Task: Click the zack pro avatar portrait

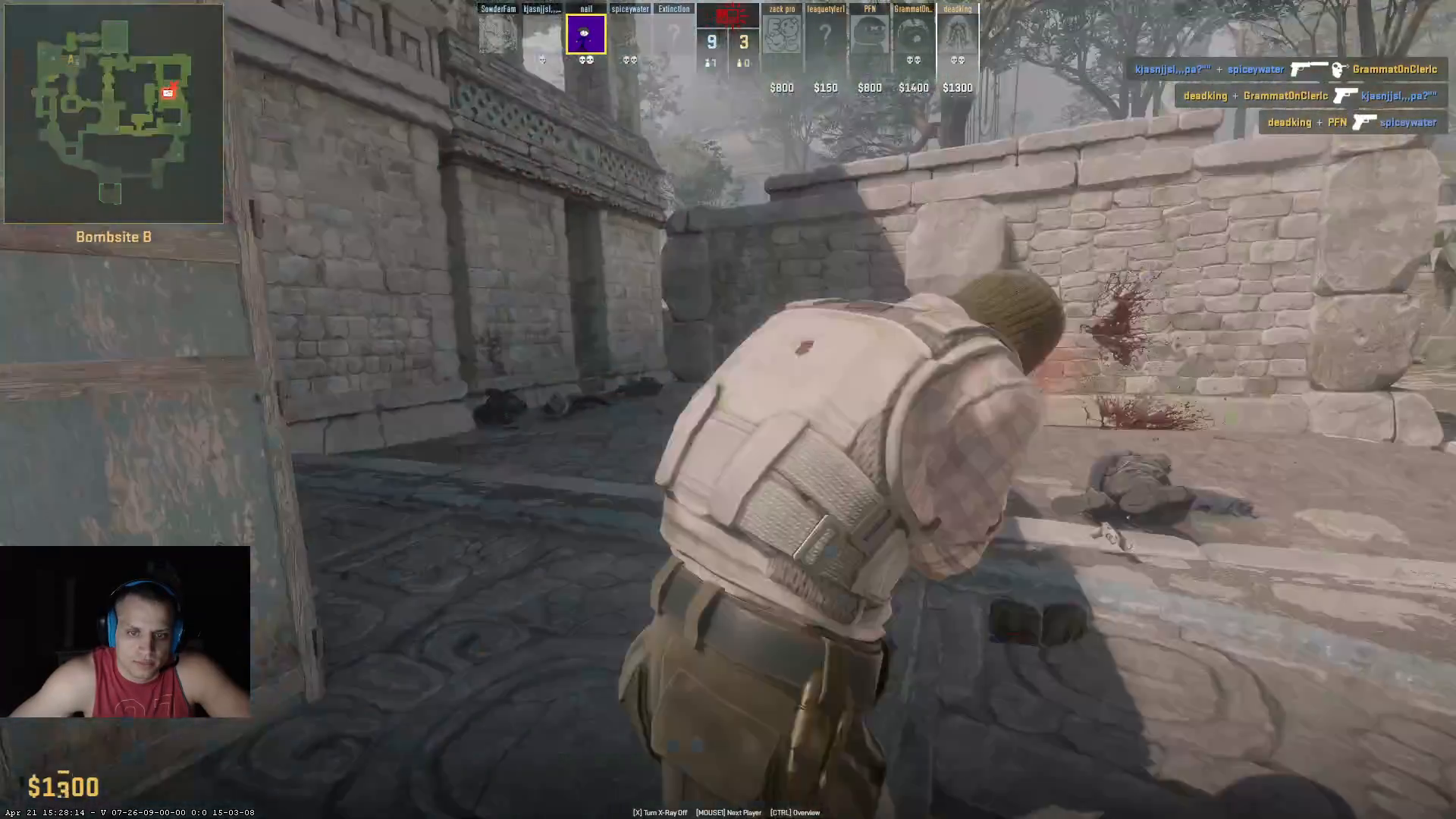Action: click(780, 33)
